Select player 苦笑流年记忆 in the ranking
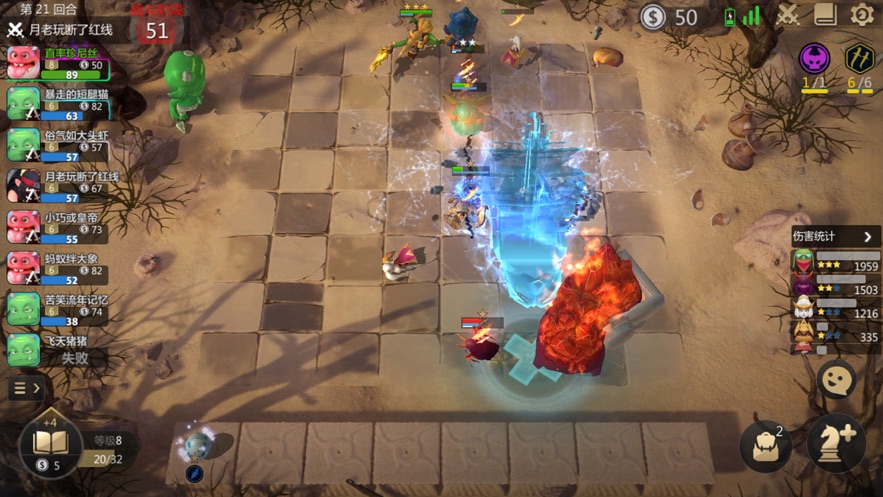Screen dimensions: 883x497 [x=57, y=309]
